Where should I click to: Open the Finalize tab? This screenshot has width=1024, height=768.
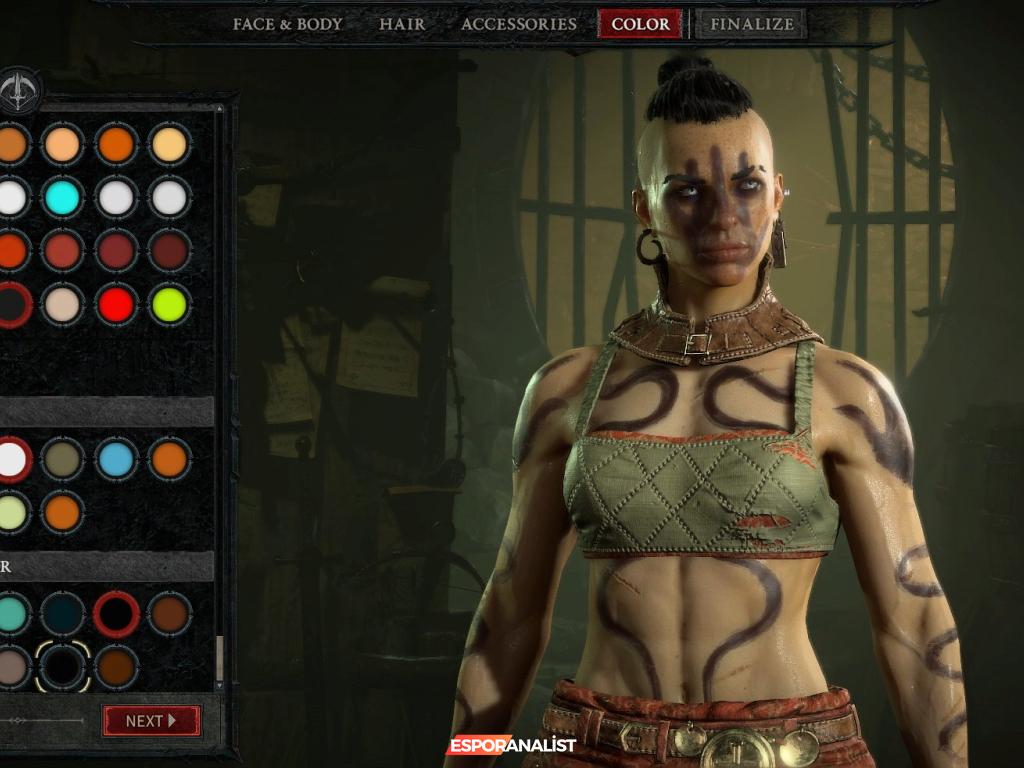pos(751,24)
